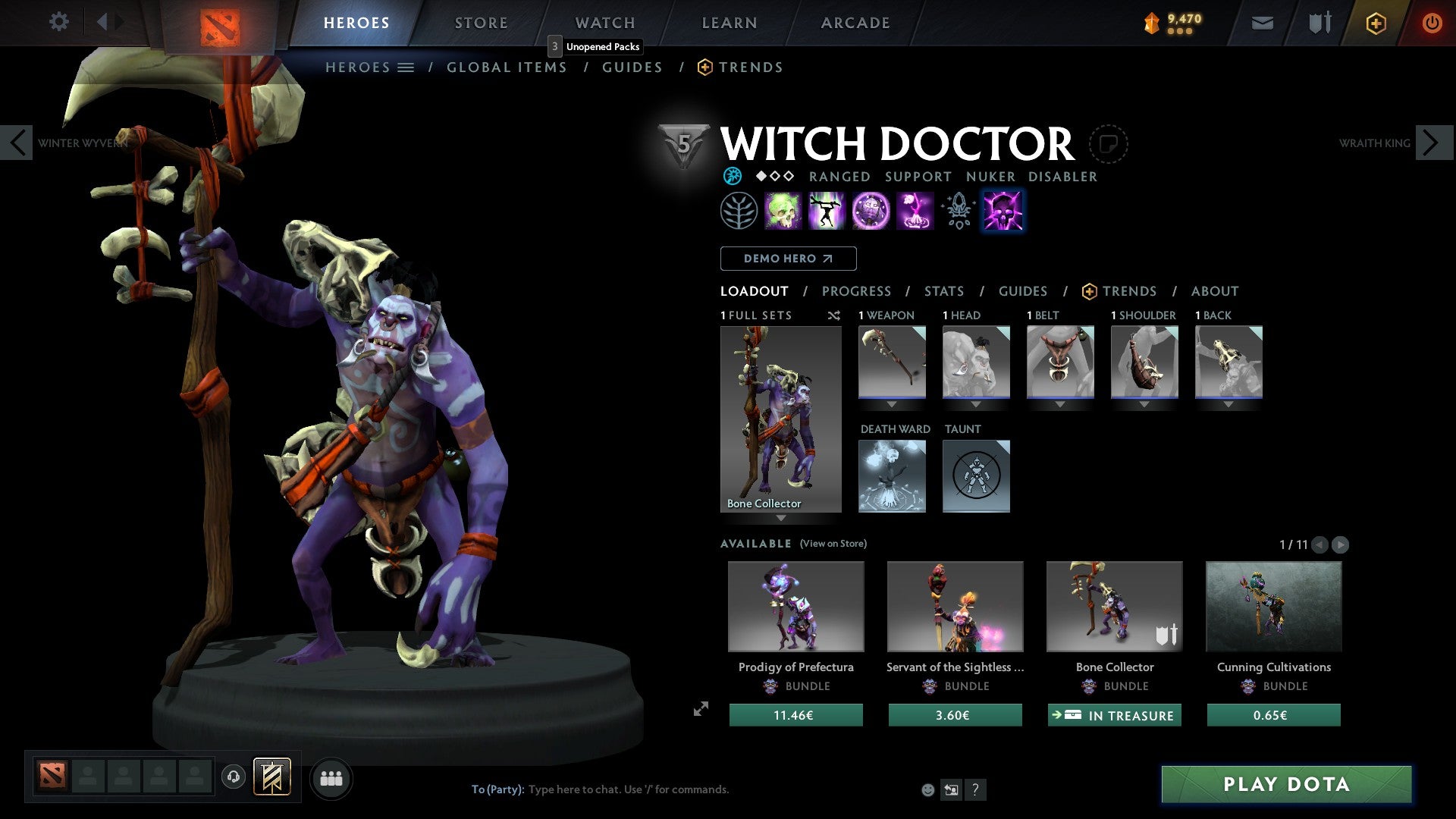Screen dimensions: 1456x819
Task: Open the View on Store link
Action: [833, 544]
